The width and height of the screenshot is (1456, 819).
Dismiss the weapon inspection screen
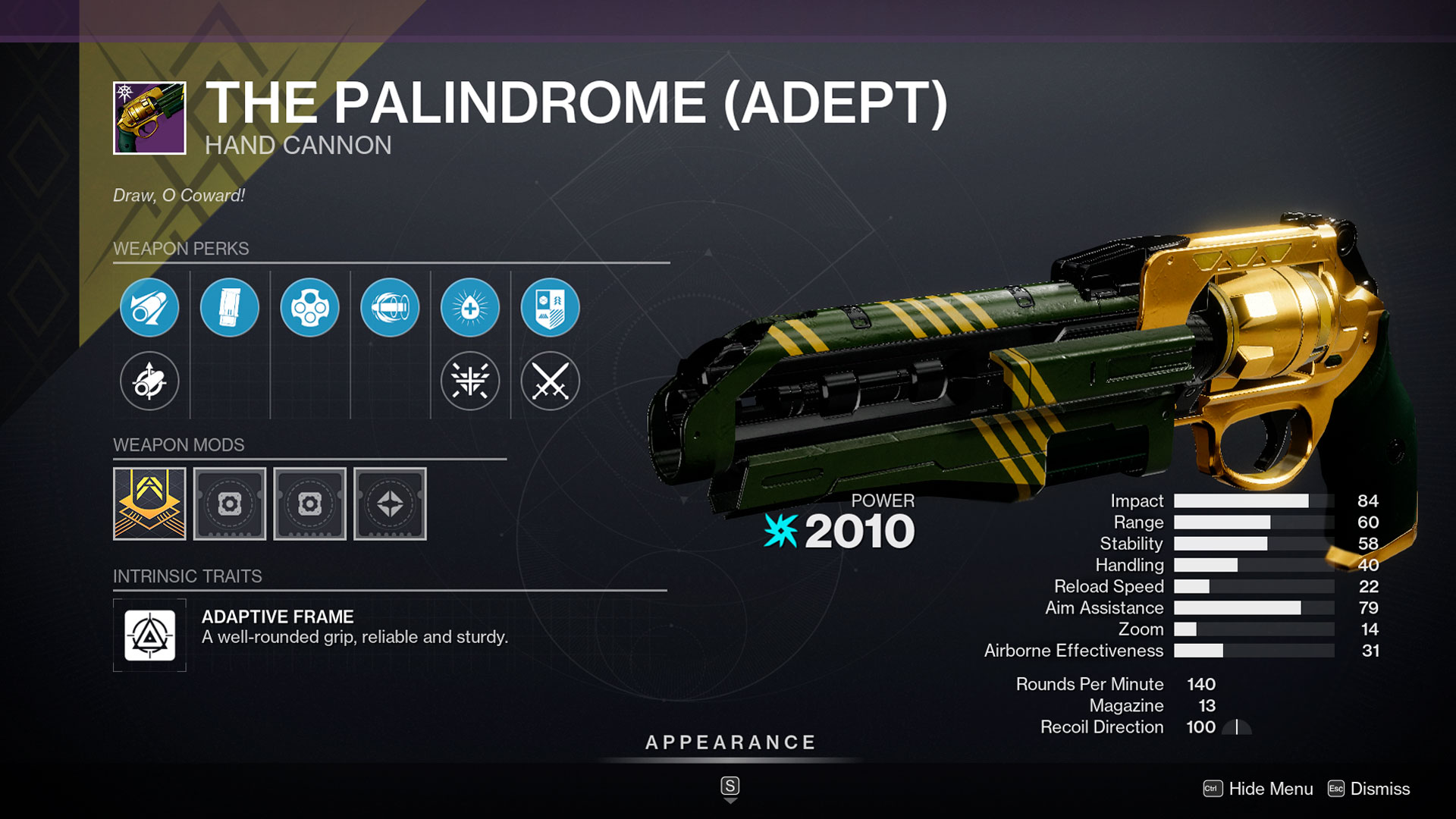1370,789
